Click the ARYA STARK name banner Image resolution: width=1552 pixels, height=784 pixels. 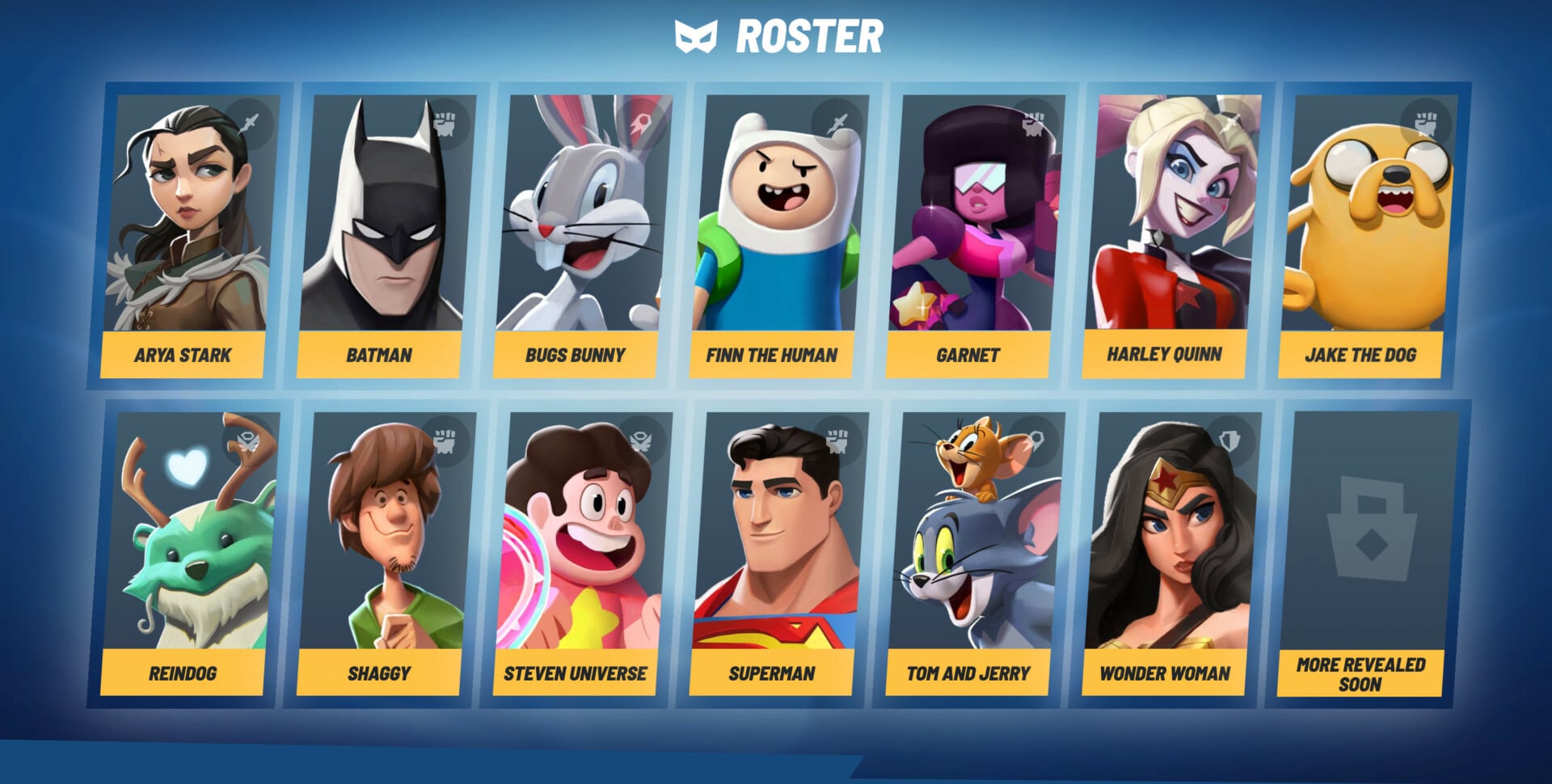[183, 354]
